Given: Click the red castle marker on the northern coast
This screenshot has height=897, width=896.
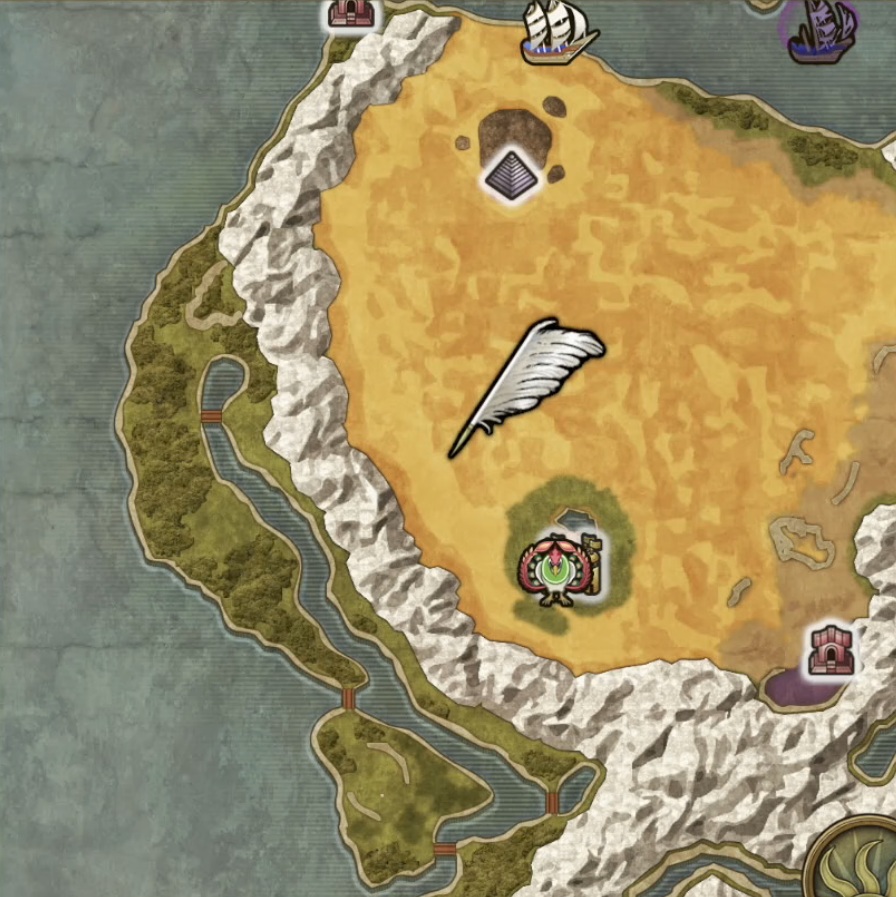Looking at the screenshot, I should 351,13.
